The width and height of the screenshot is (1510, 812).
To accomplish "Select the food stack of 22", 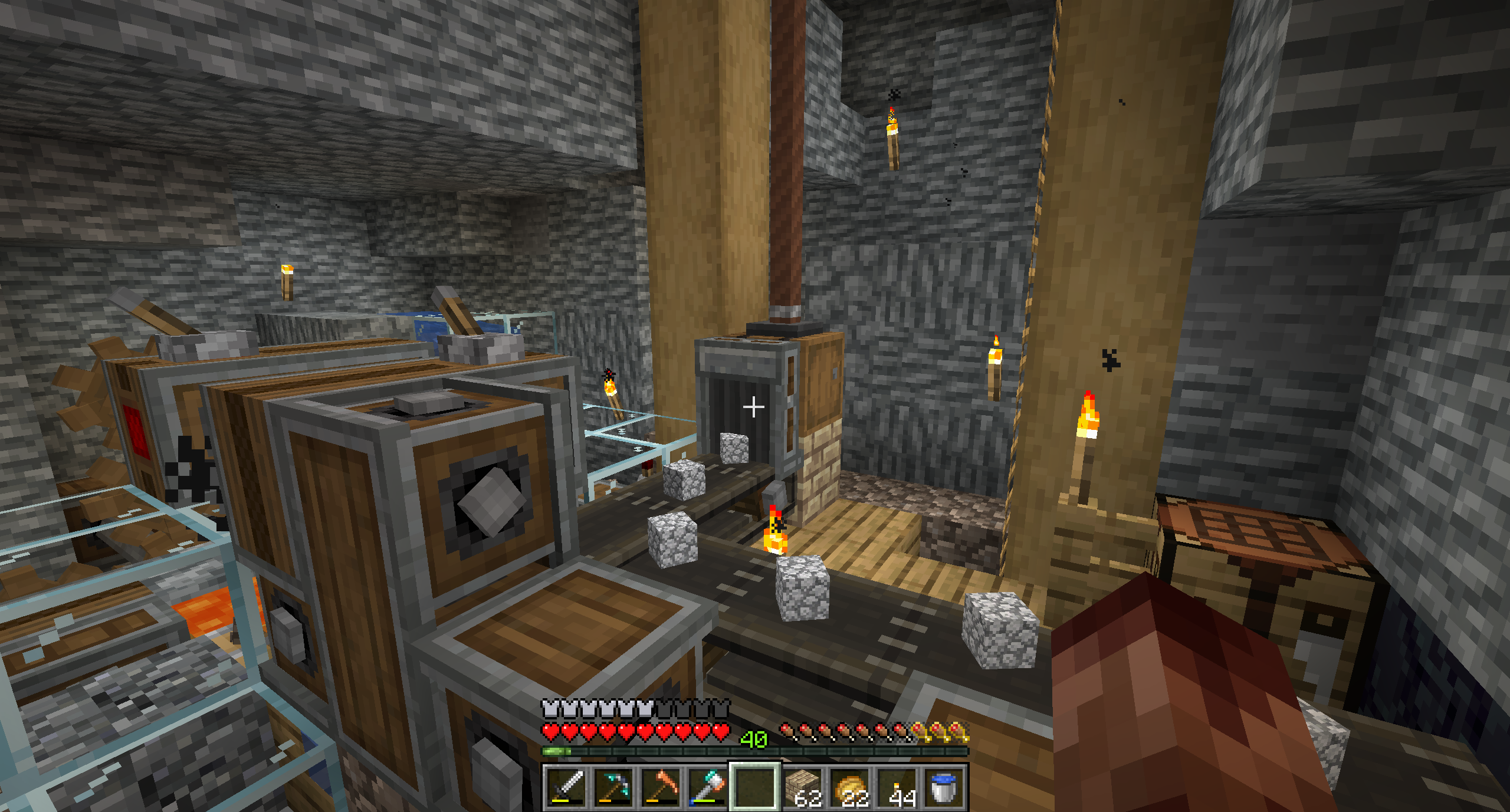I will pos(851,787).
